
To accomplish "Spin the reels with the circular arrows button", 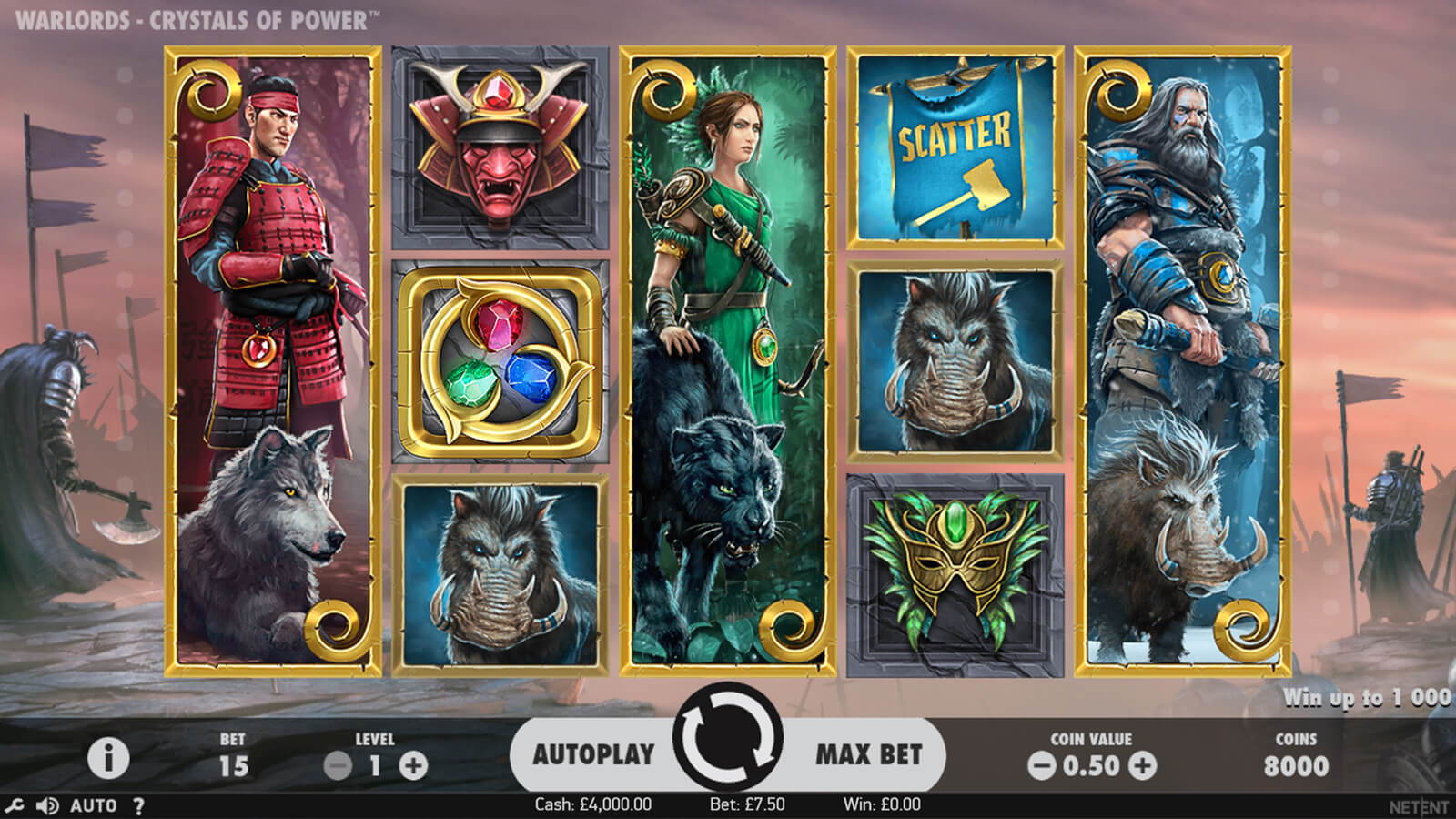I will [728, 739].
